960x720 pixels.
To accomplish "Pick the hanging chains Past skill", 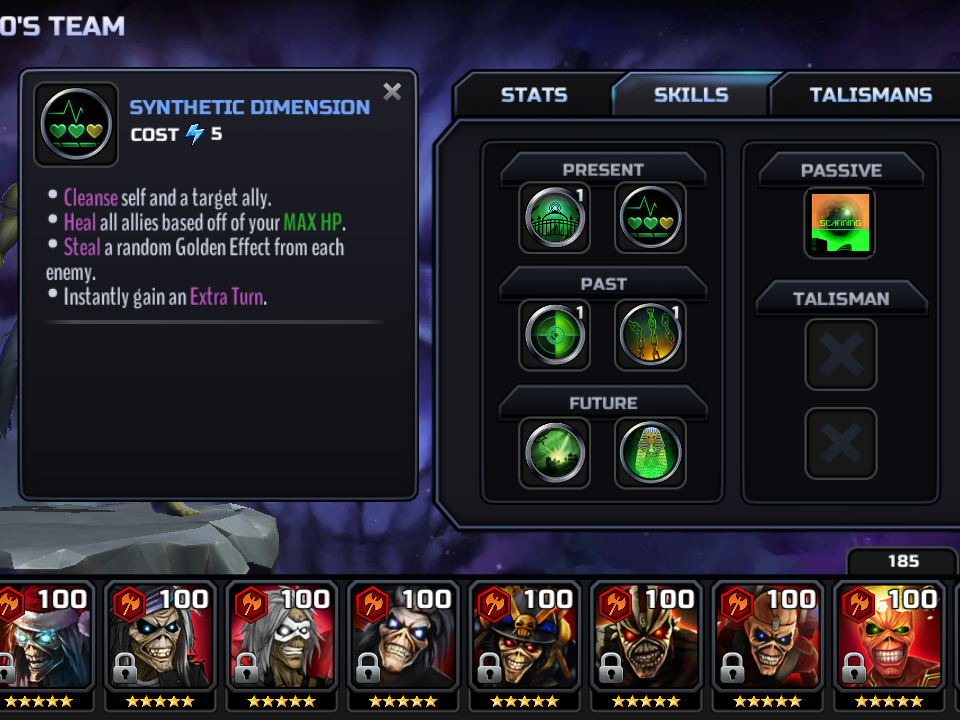I will (650, 336).
